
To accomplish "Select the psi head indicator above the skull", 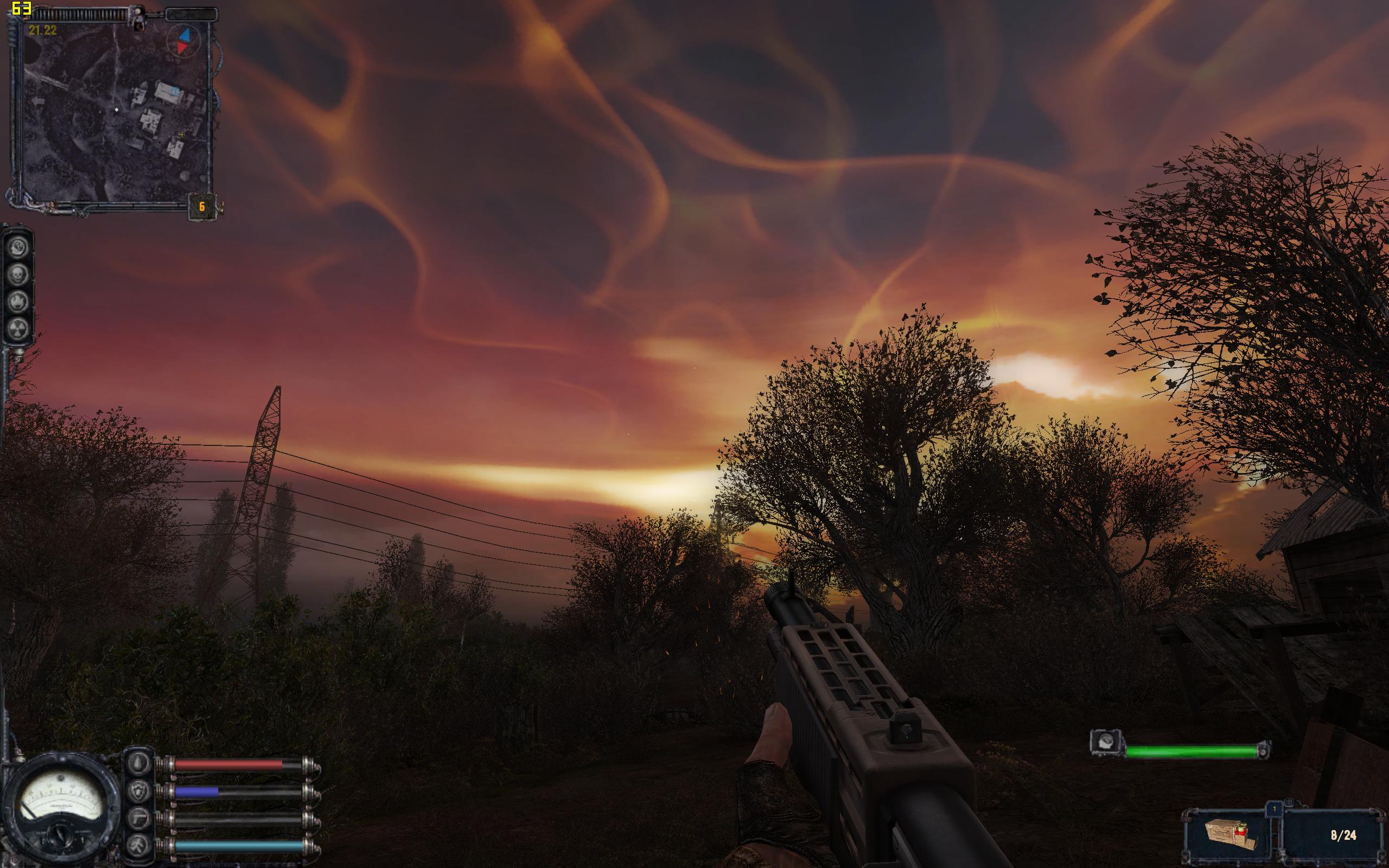I will 18,248.
